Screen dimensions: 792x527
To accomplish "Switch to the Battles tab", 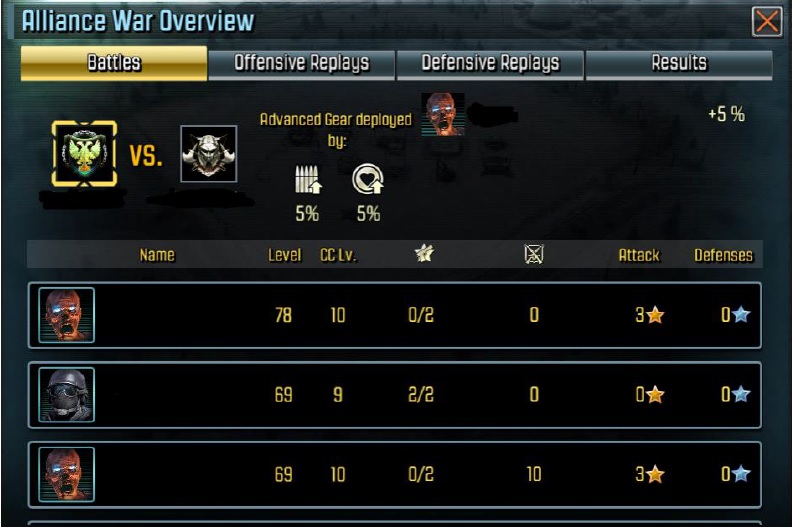I will (114, 63).
